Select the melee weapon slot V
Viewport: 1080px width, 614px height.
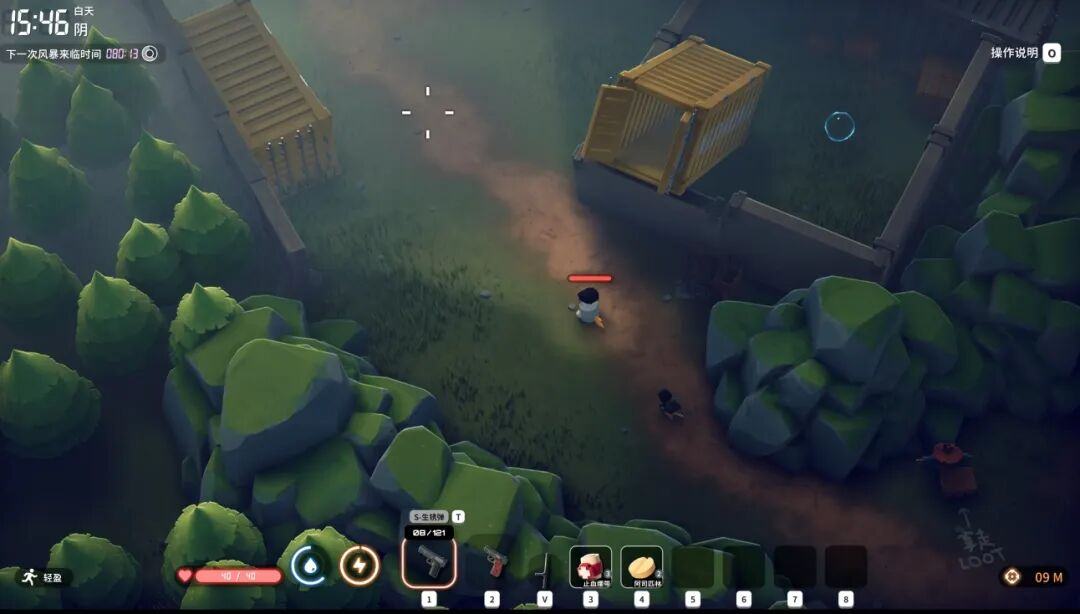(x=544, y=567)
